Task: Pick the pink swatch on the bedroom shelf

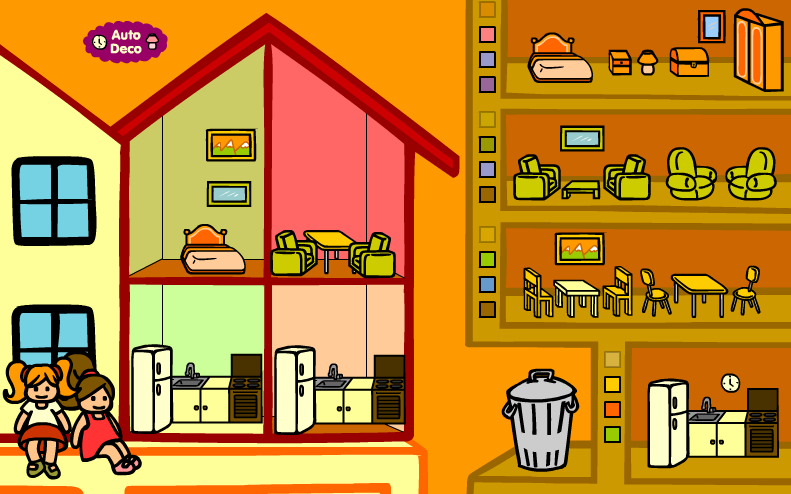Action: click(x=487, y=34)
